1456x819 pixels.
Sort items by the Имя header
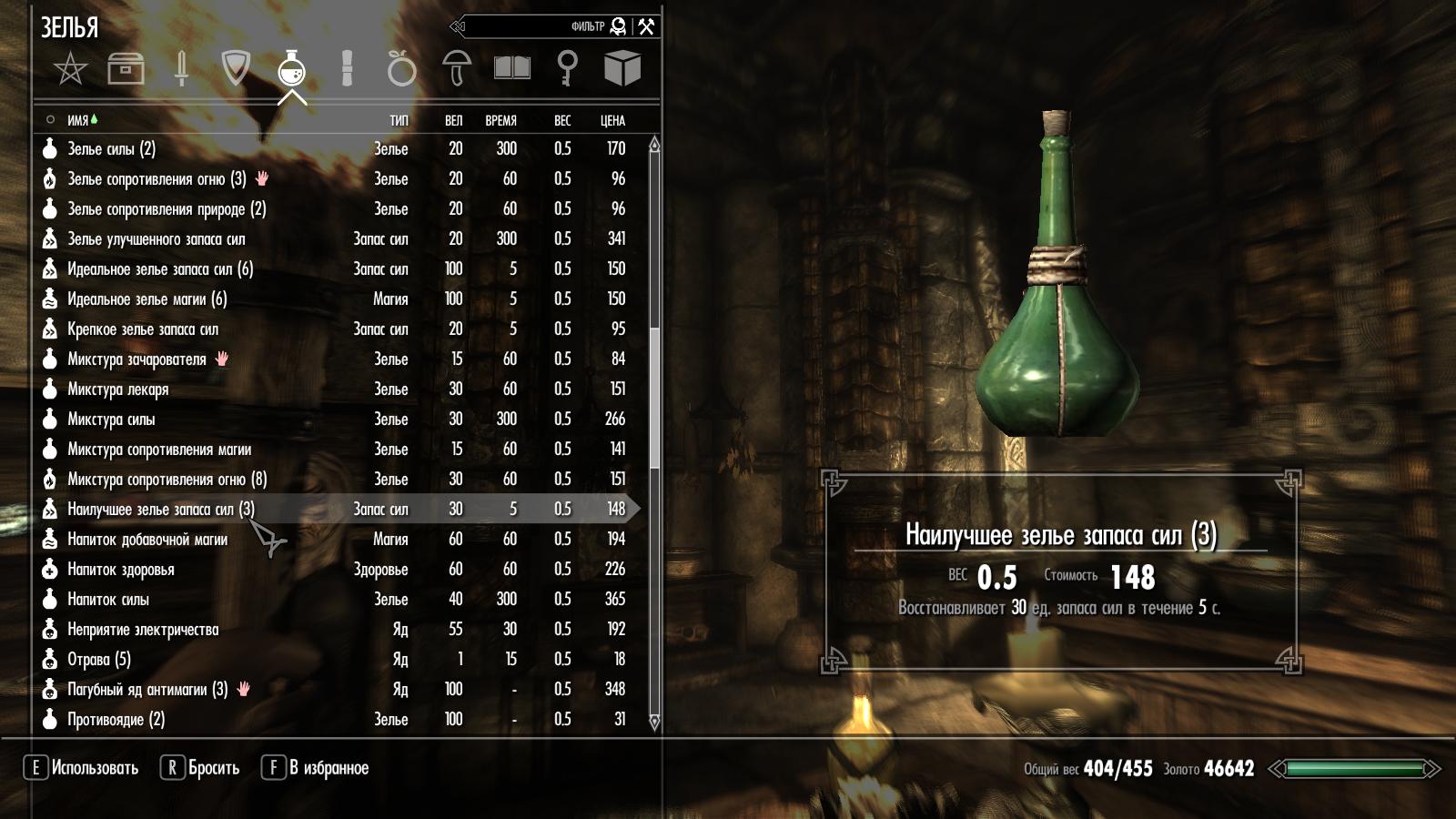click(78, 120)
